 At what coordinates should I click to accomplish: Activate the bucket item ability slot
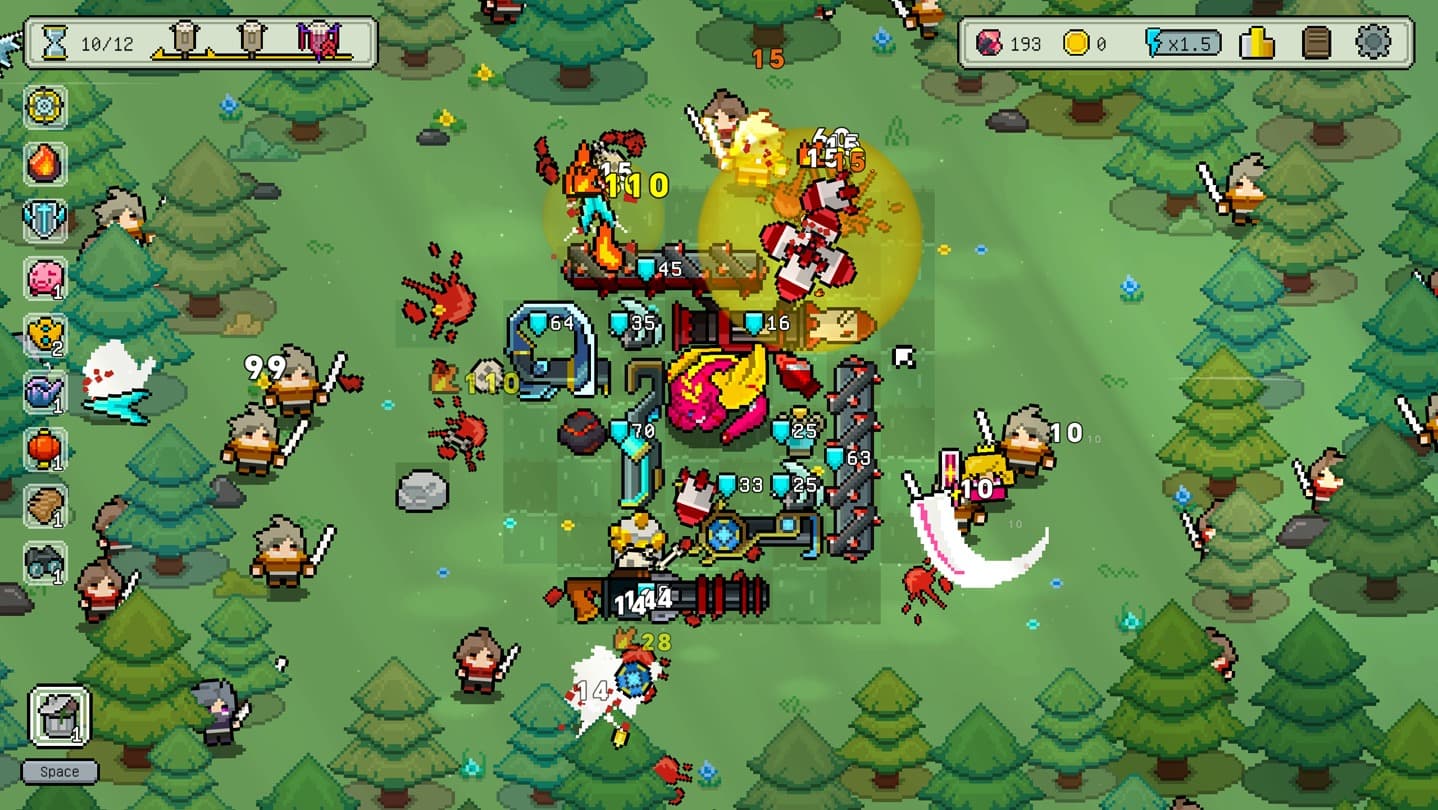[59, 716]
